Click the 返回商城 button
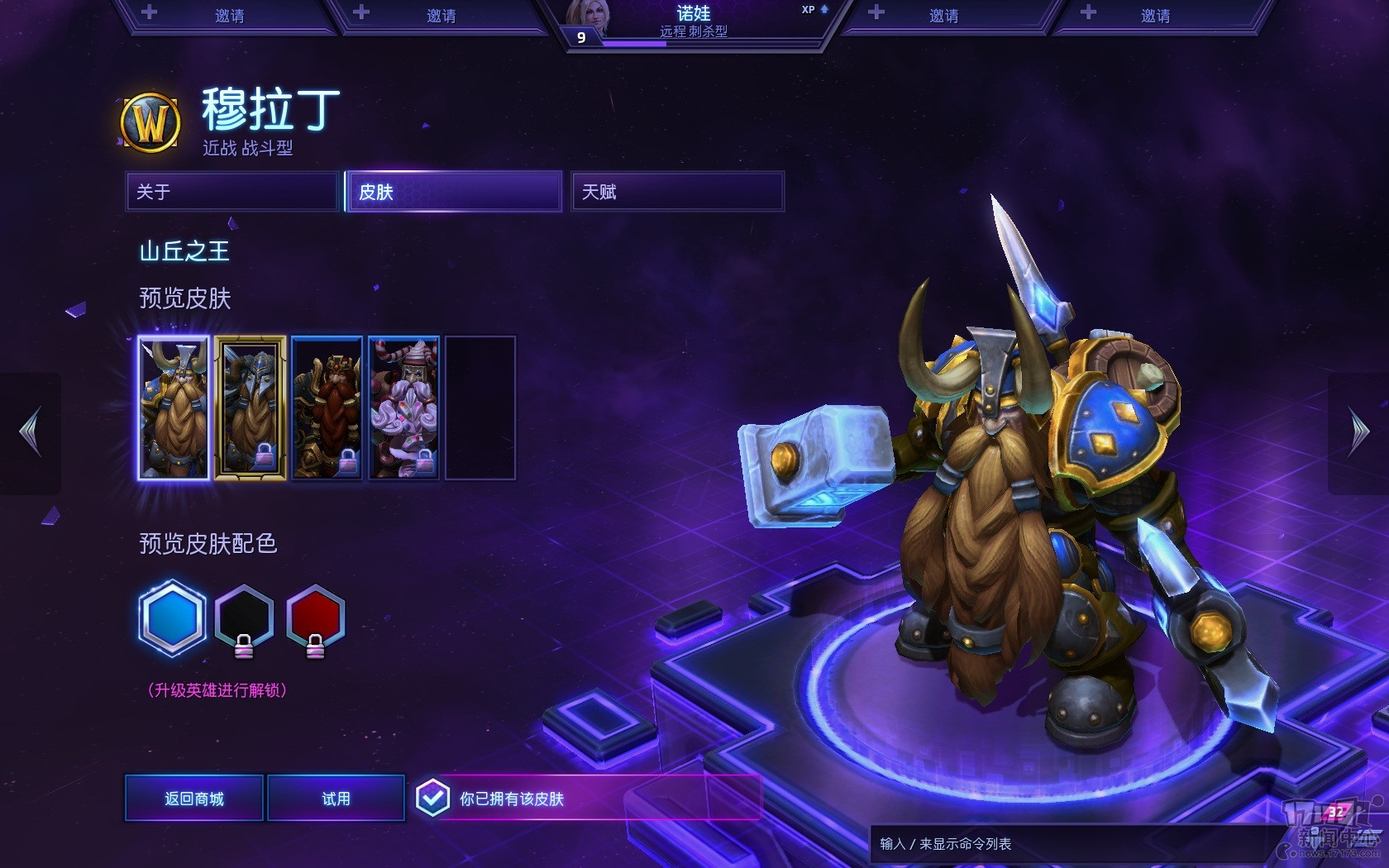The image size is (1389, 868). [194, 799]
